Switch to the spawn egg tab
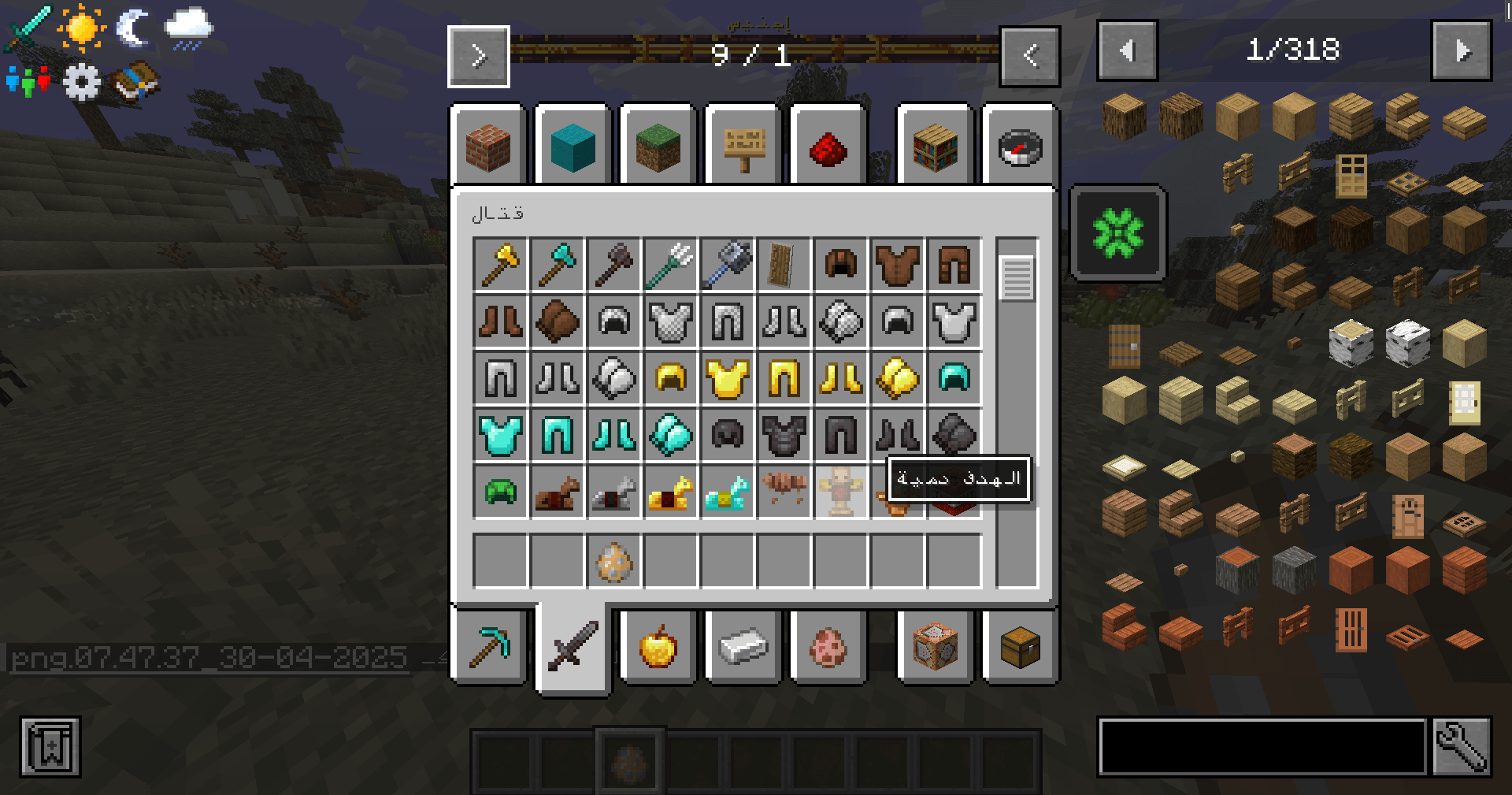Screen dimensions: 1512x795 tap(828, 648)
